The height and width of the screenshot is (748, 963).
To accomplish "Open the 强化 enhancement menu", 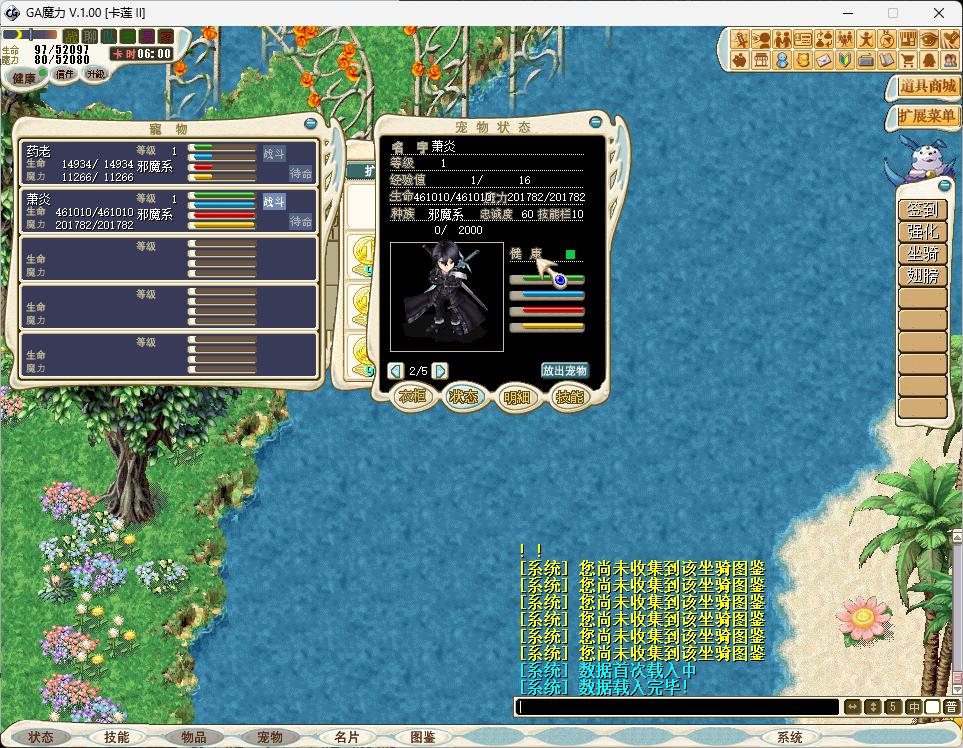I will 921,232.
